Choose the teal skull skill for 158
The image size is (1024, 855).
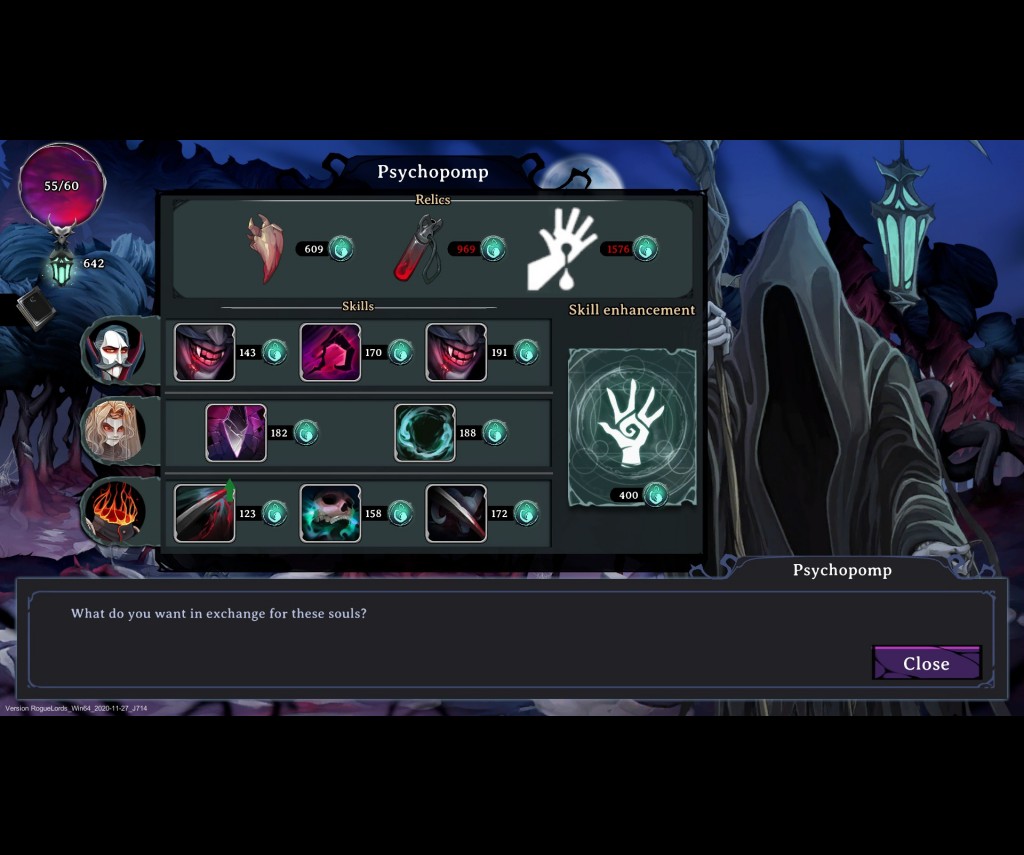[331, 513]
